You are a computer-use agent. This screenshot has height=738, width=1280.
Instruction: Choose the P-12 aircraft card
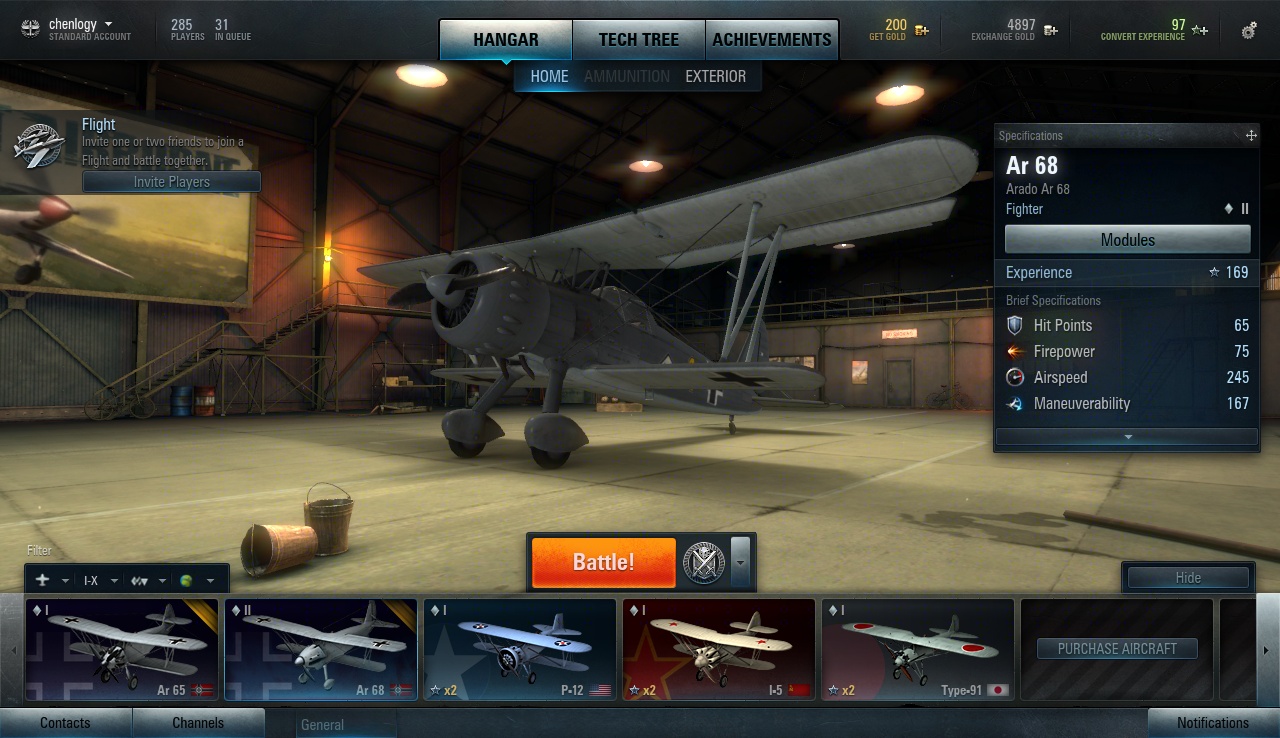pos(519,649)
